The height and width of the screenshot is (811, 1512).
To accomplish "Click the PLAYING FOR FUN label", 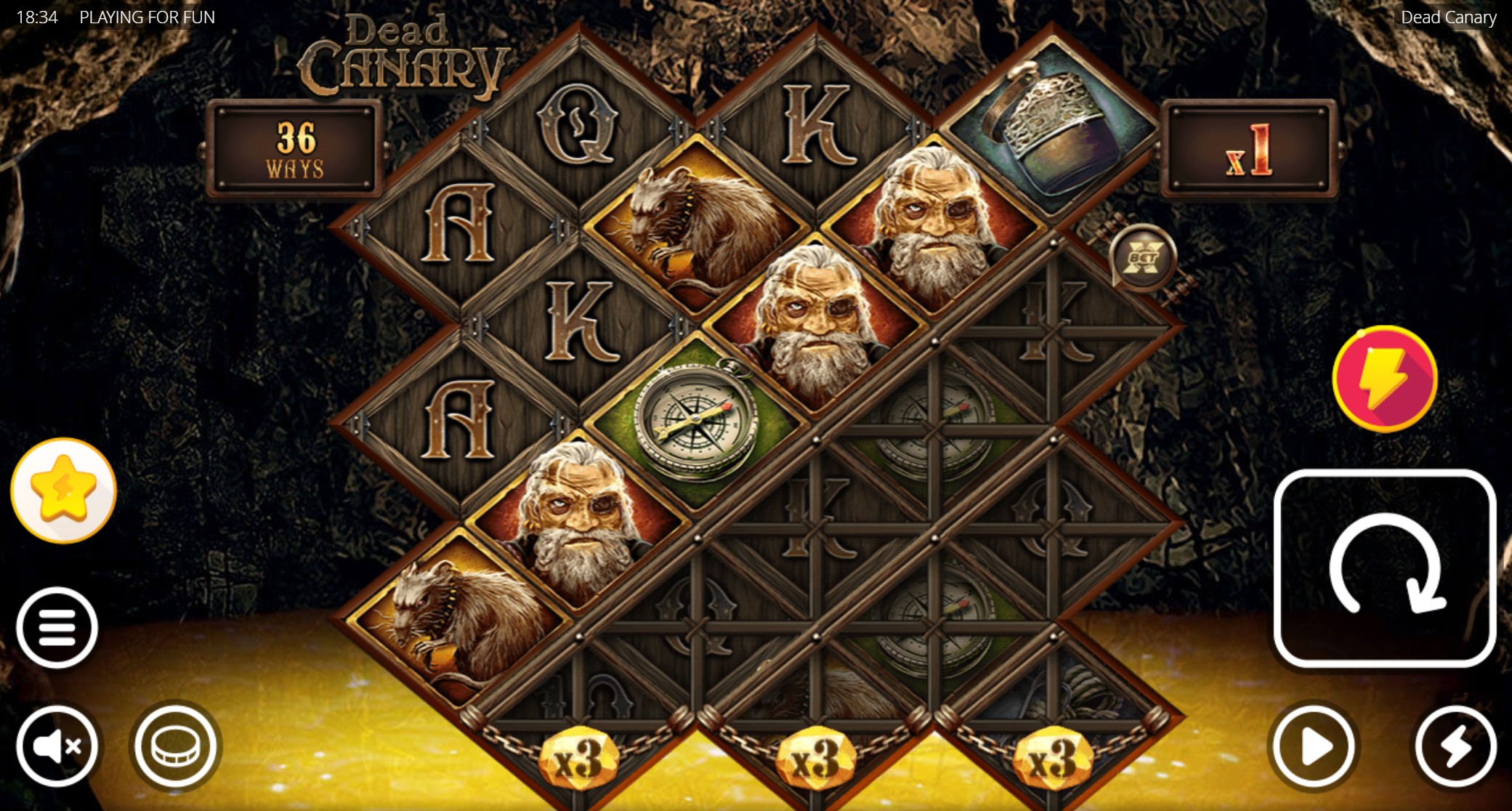I will coord(146,17).
